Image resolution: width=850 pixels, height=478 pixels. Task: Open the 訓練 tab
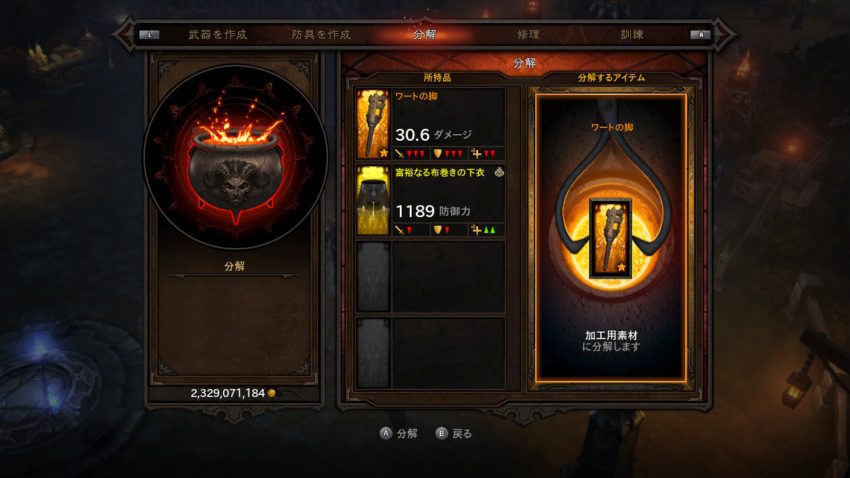(x=631, y=34)
